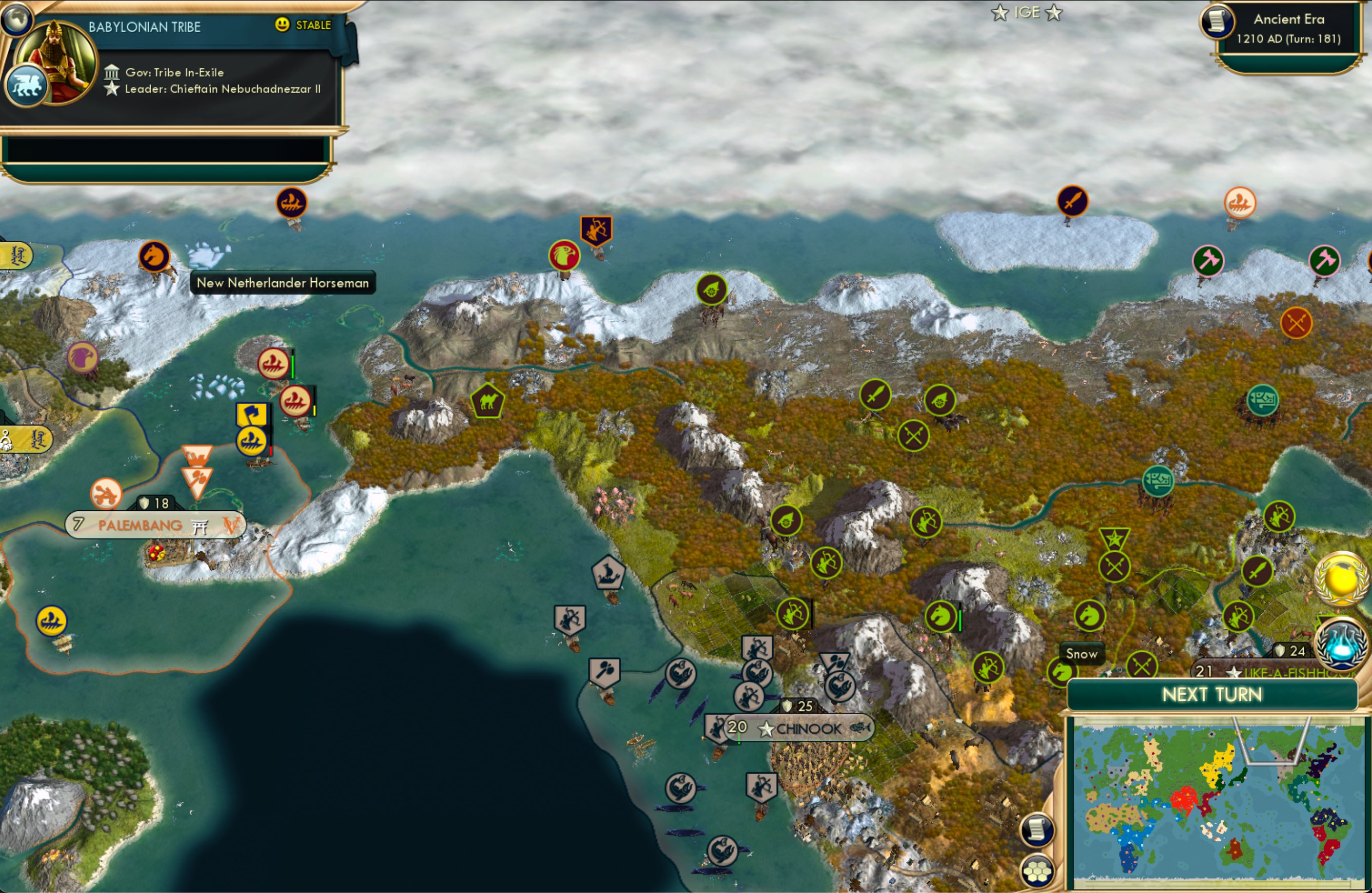Open the Chinook city banner
The image size is (1372, 893).
(804, 728)
